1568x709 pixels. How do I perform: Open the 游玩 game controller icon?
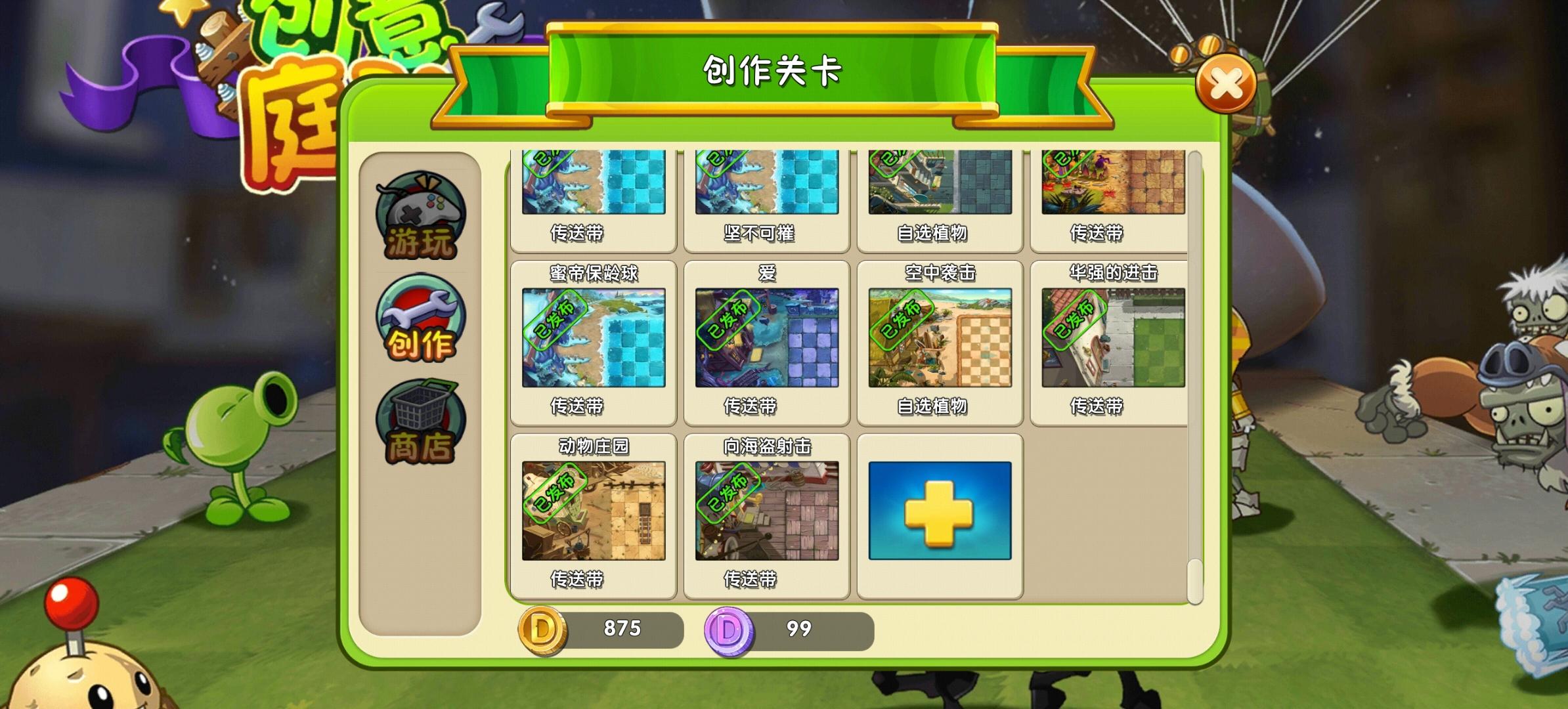pos(418,213)
